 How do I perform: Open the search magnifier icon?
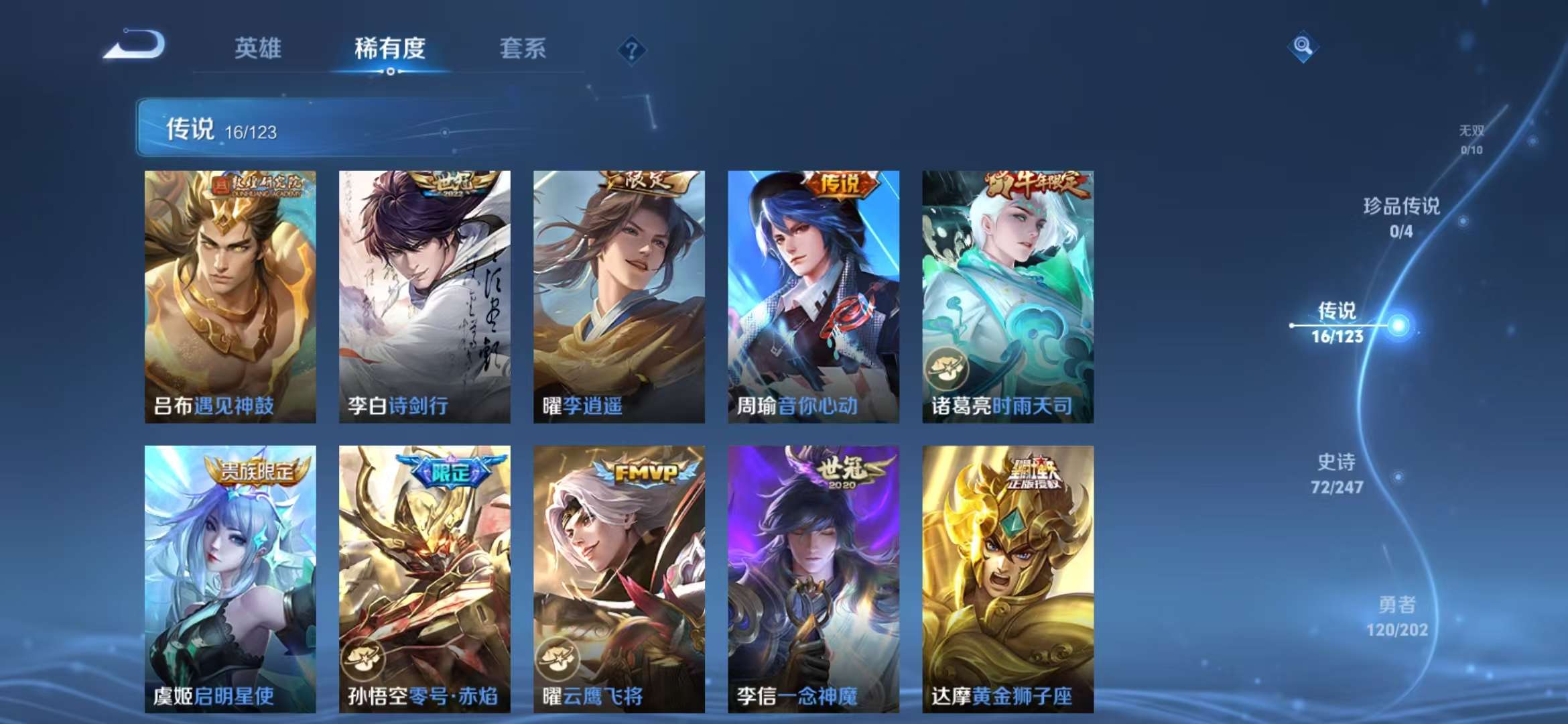[1302, 46]
